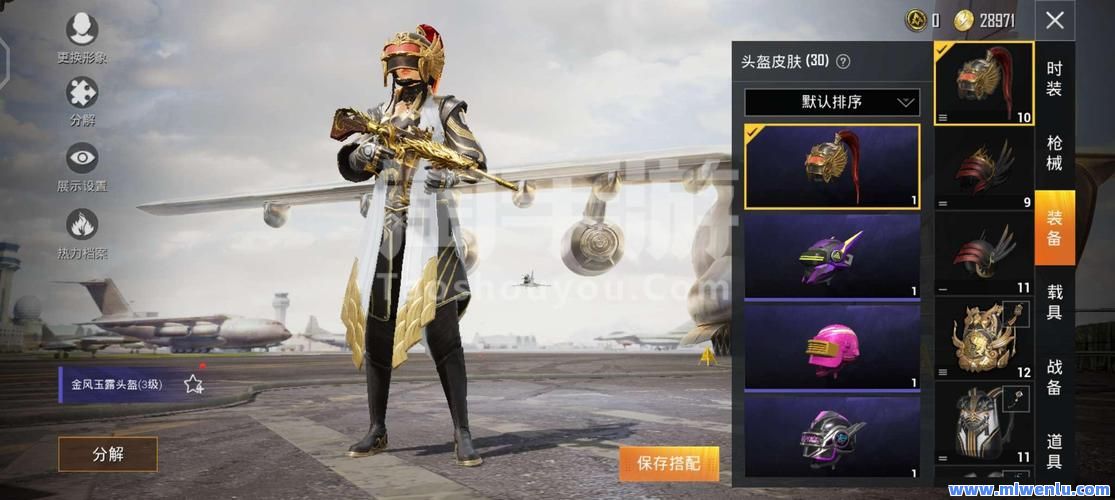Select the purple horned helmet skin

(x=832, y=256)
